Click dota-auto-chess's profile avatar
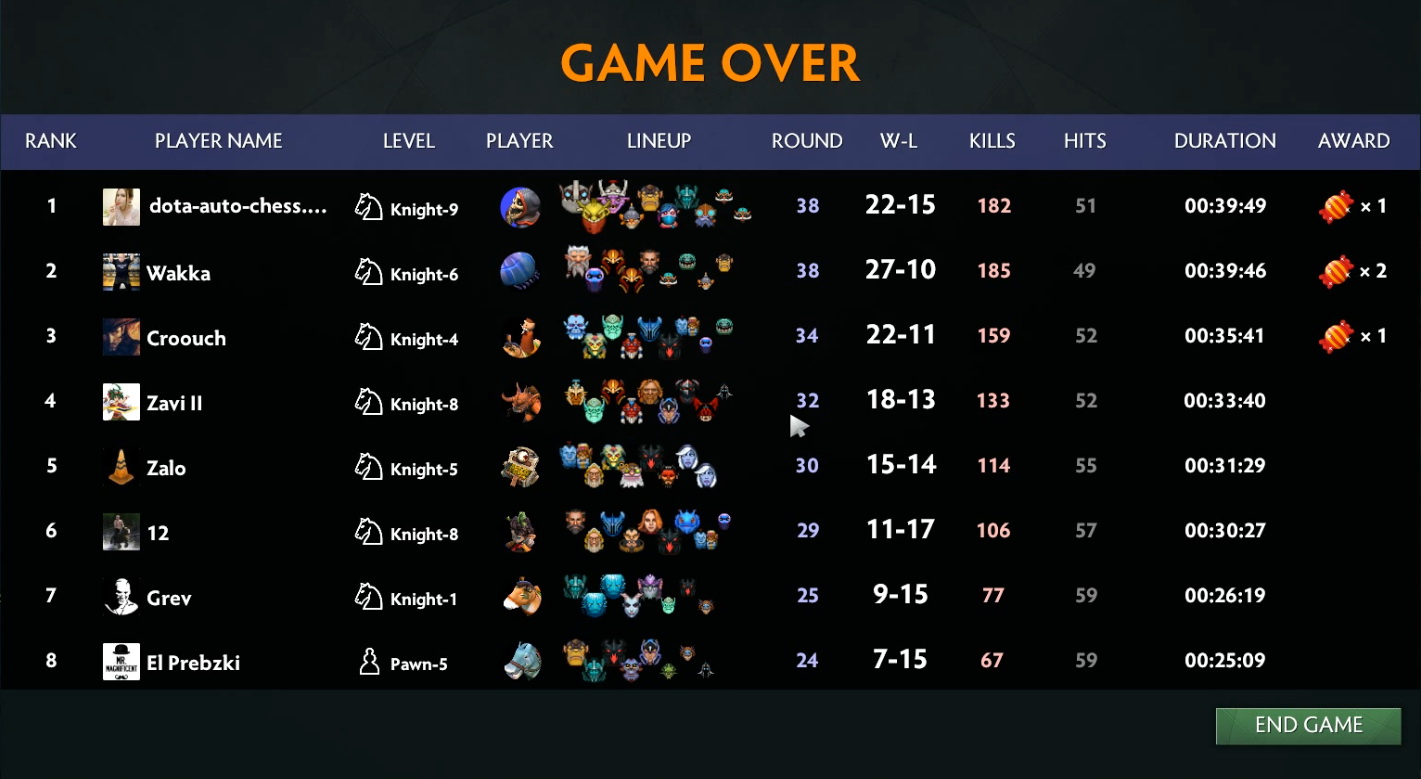The height and width of the screenshot is (779, 1421). 121,206
